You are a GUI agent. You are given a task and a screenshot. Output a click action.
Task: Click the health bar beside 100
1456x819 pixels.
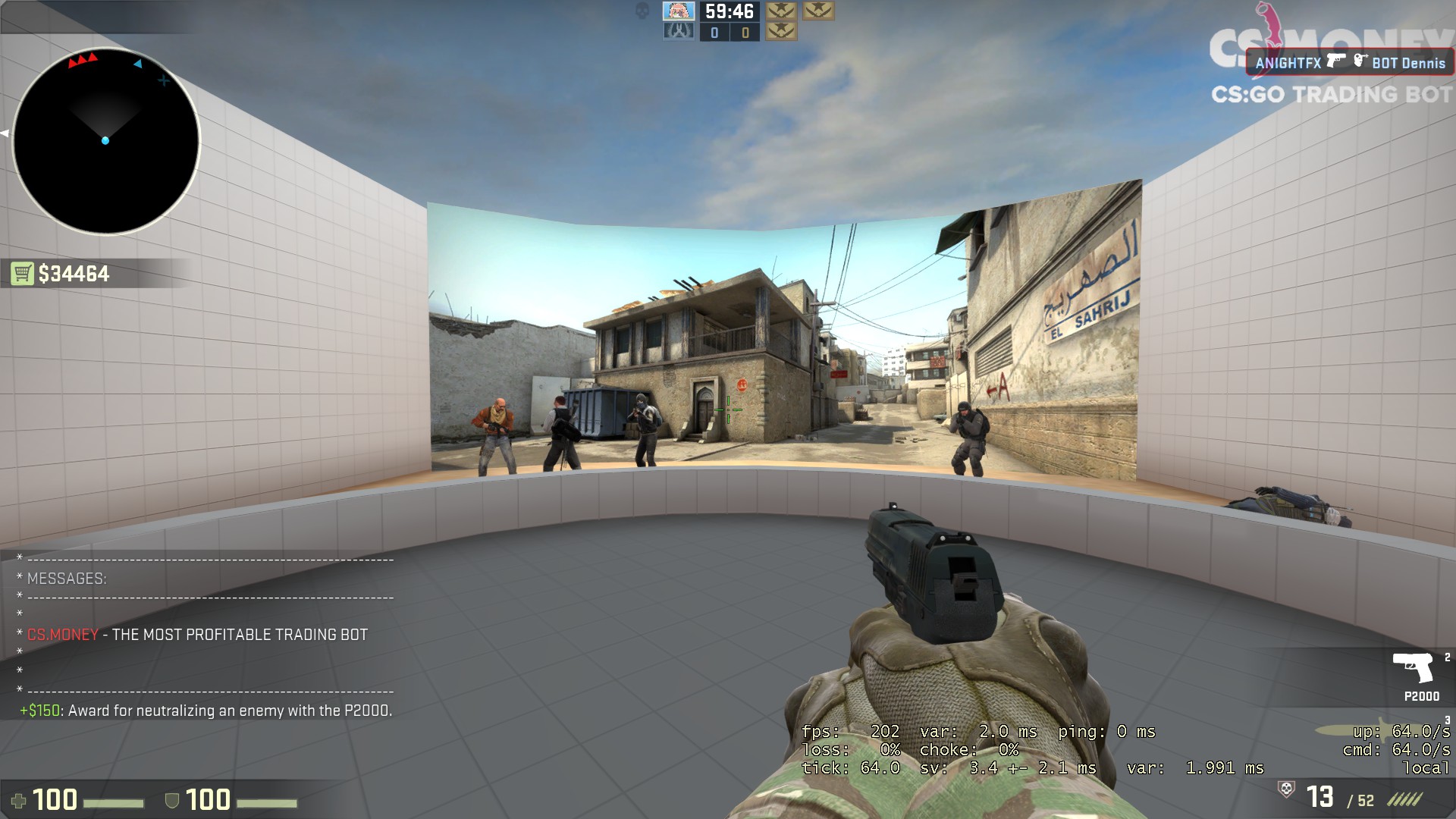click(114, 802)
